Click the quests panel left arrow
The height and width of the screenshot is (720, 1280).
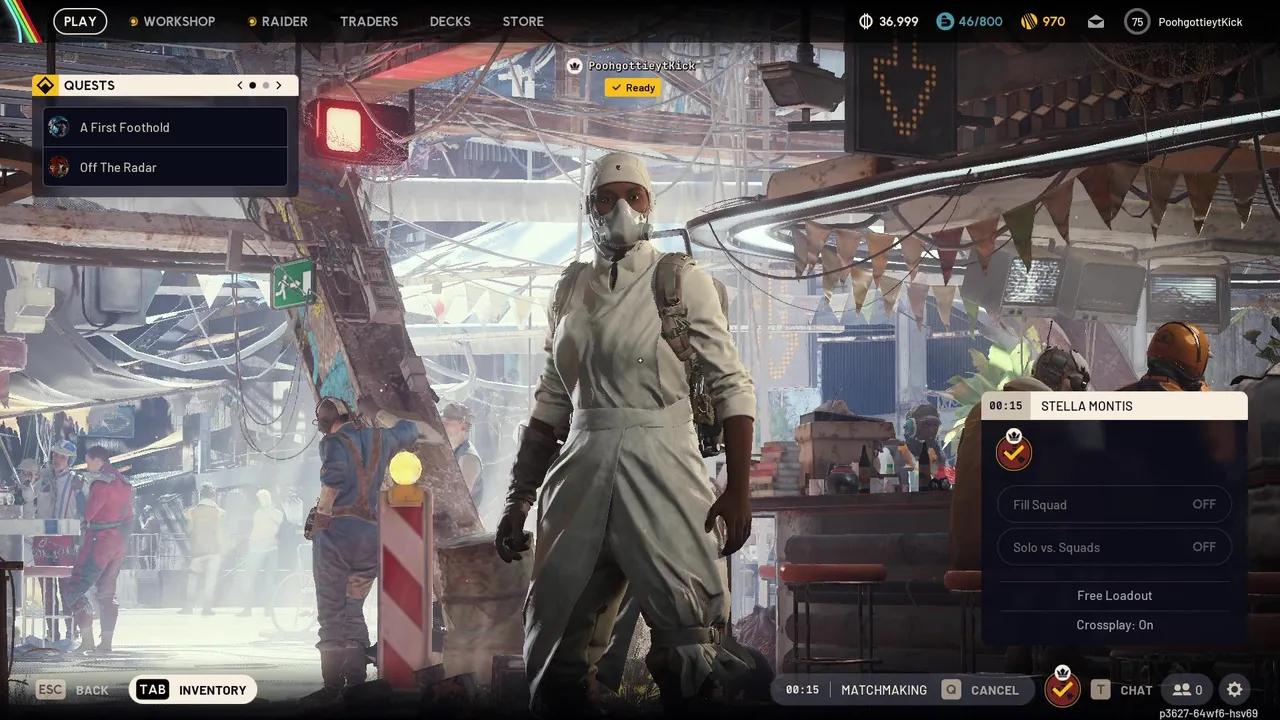239,85
